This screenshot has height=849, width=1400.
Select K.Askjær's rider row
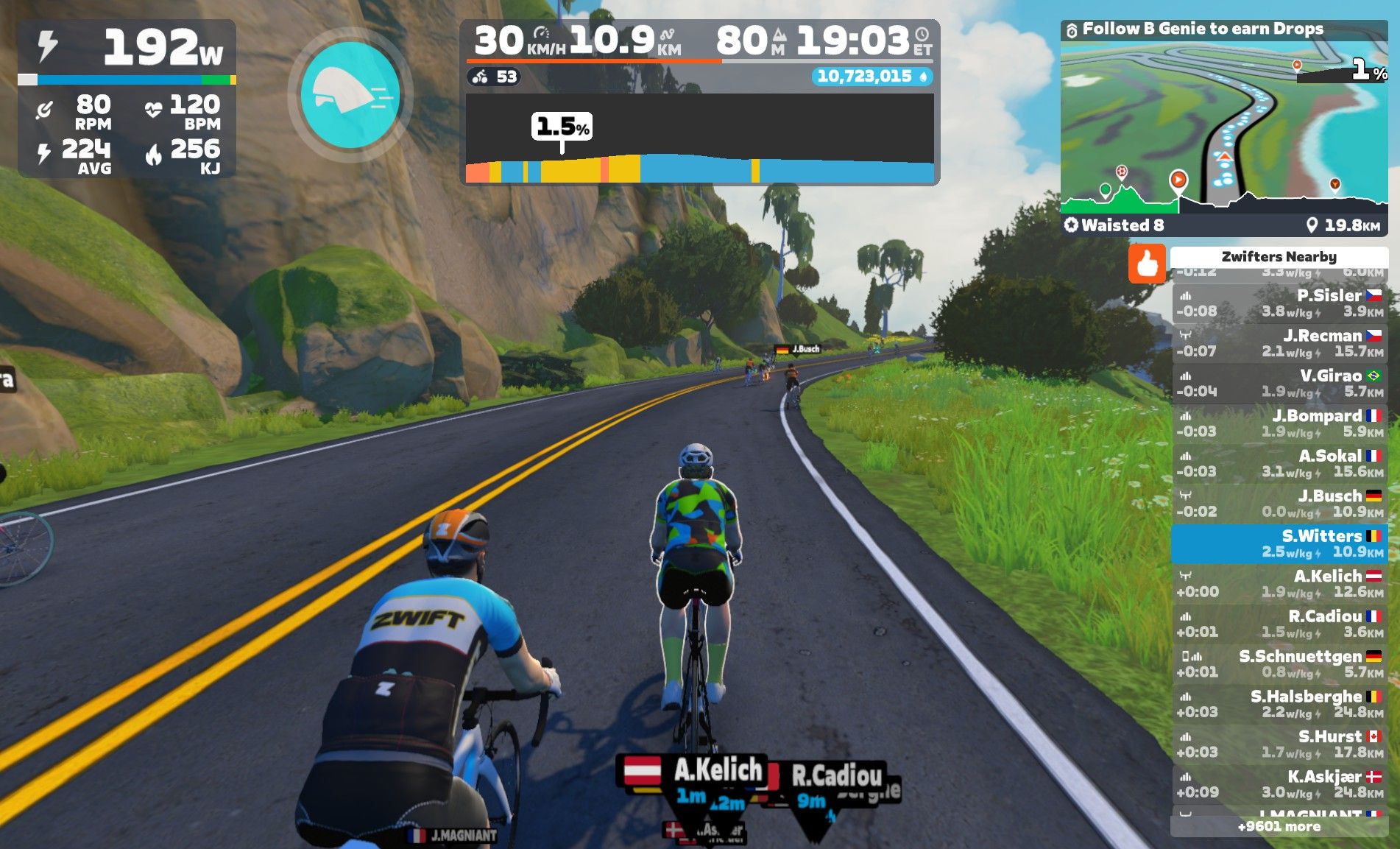pyautogui.click(x=1279, y=784)
